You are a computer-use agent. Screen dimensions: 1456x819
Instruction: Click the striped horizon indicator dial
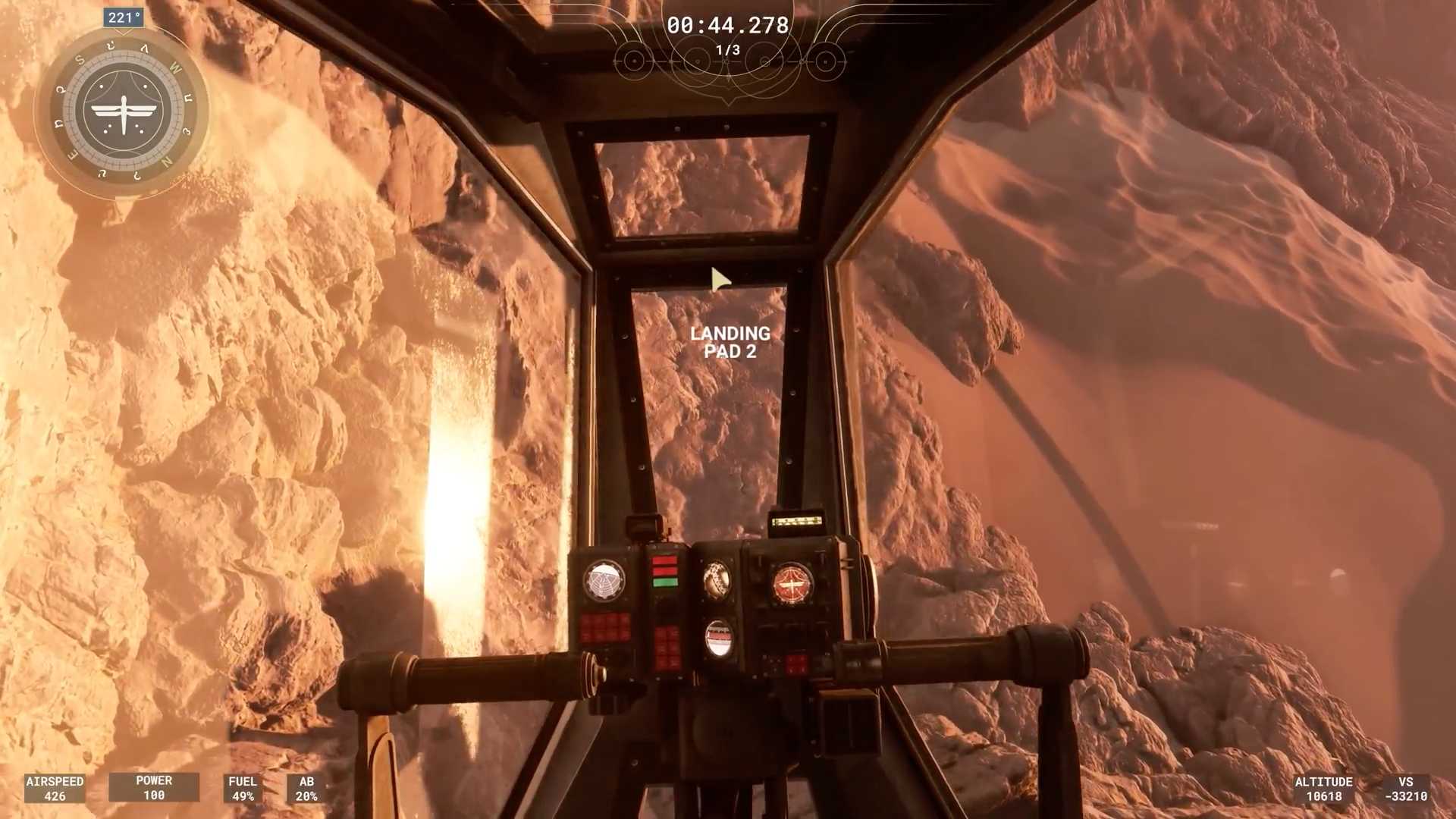pos(717,639)
